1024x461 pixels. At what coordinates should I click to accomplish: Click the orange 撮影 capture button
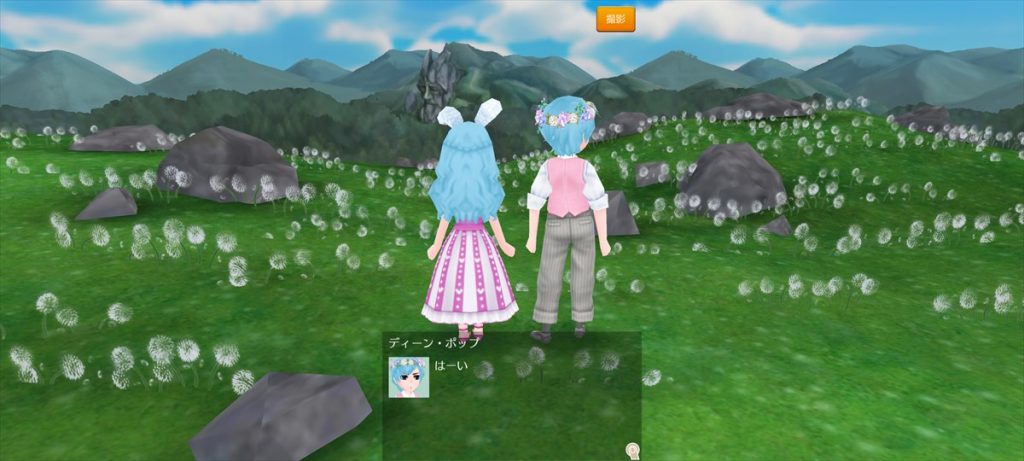tap(615, 19)
